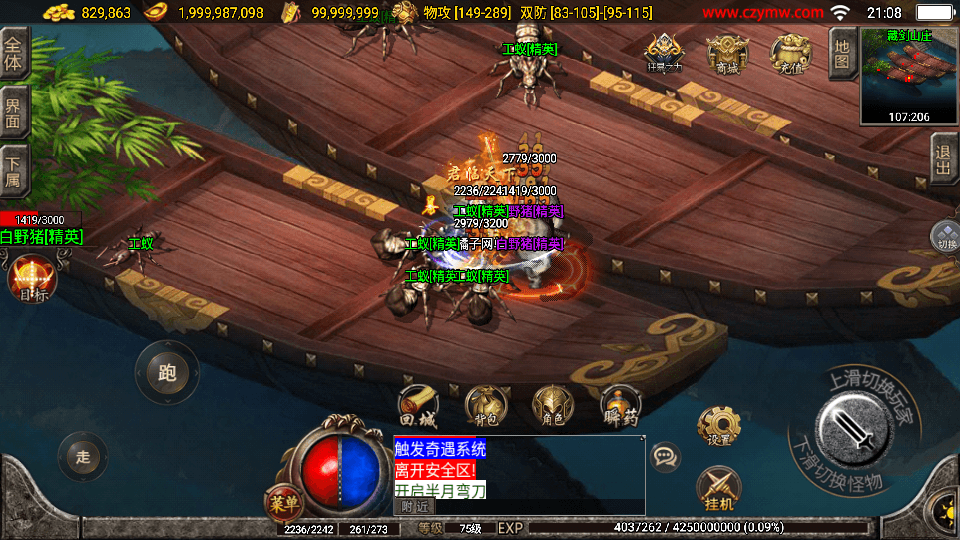960x540 pixels.
Task: Use the 回城 return-to-town scroll
Action: pyautogui.click(x=417, y=405)
